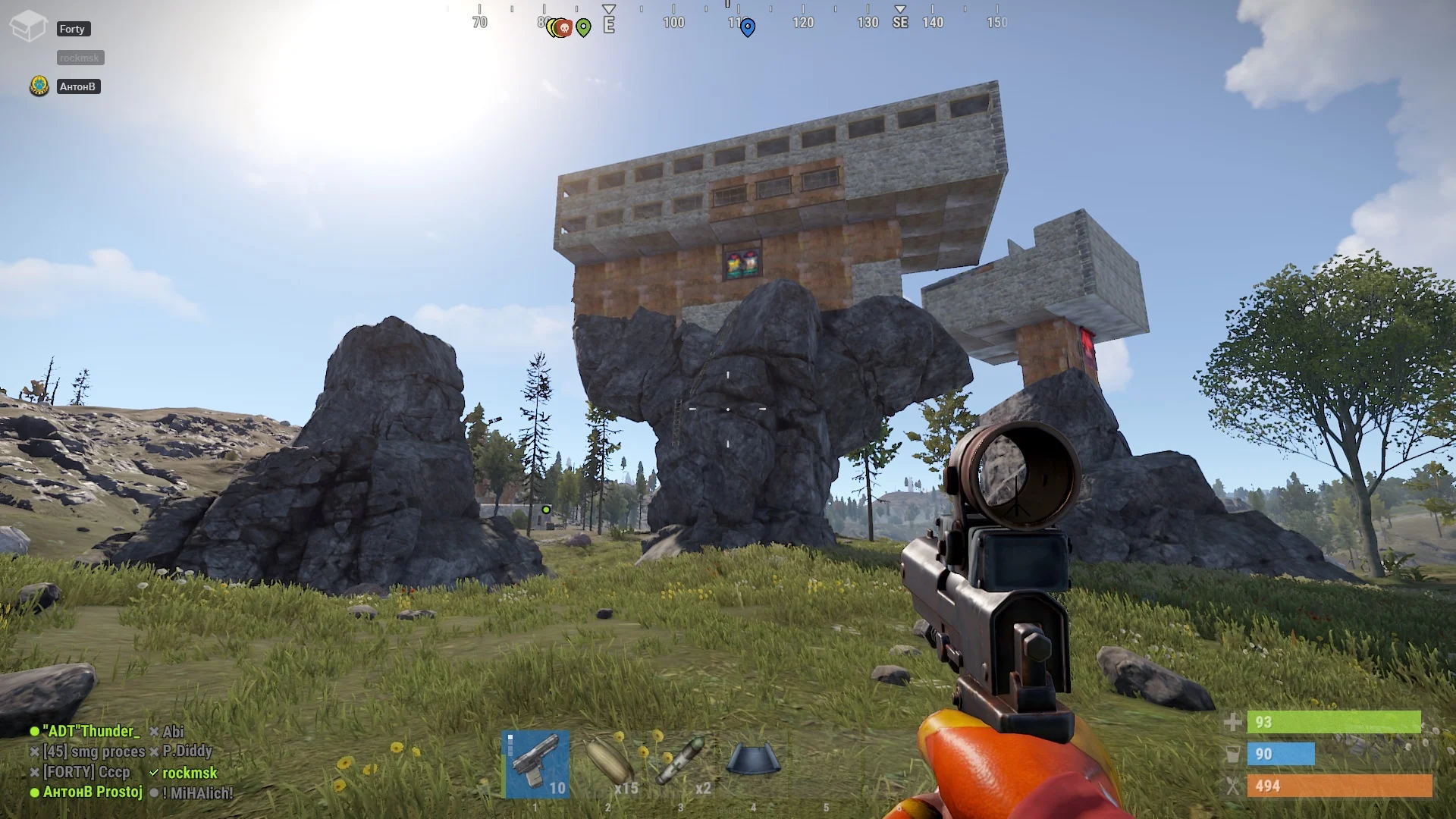Click the blue map marker on the compass

tap(748, 28)
